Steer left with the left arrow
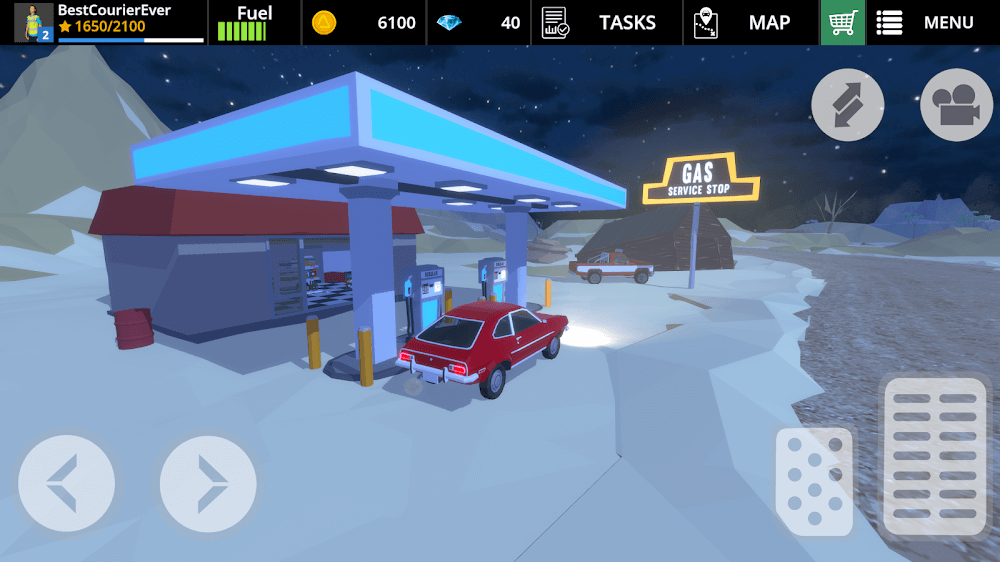The height and width of the screenshot is (562, 1000). coord(66,483)
